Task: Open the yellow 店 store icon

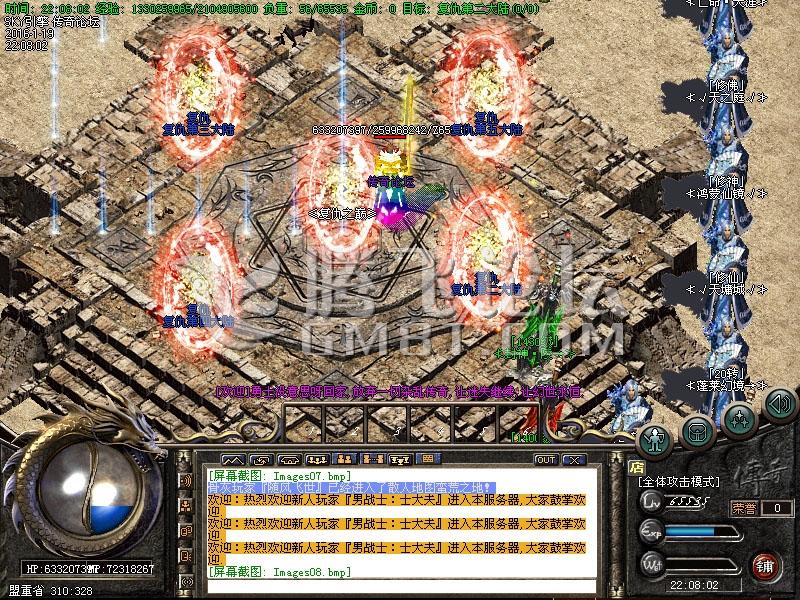Action: click(x=635, y=465)
